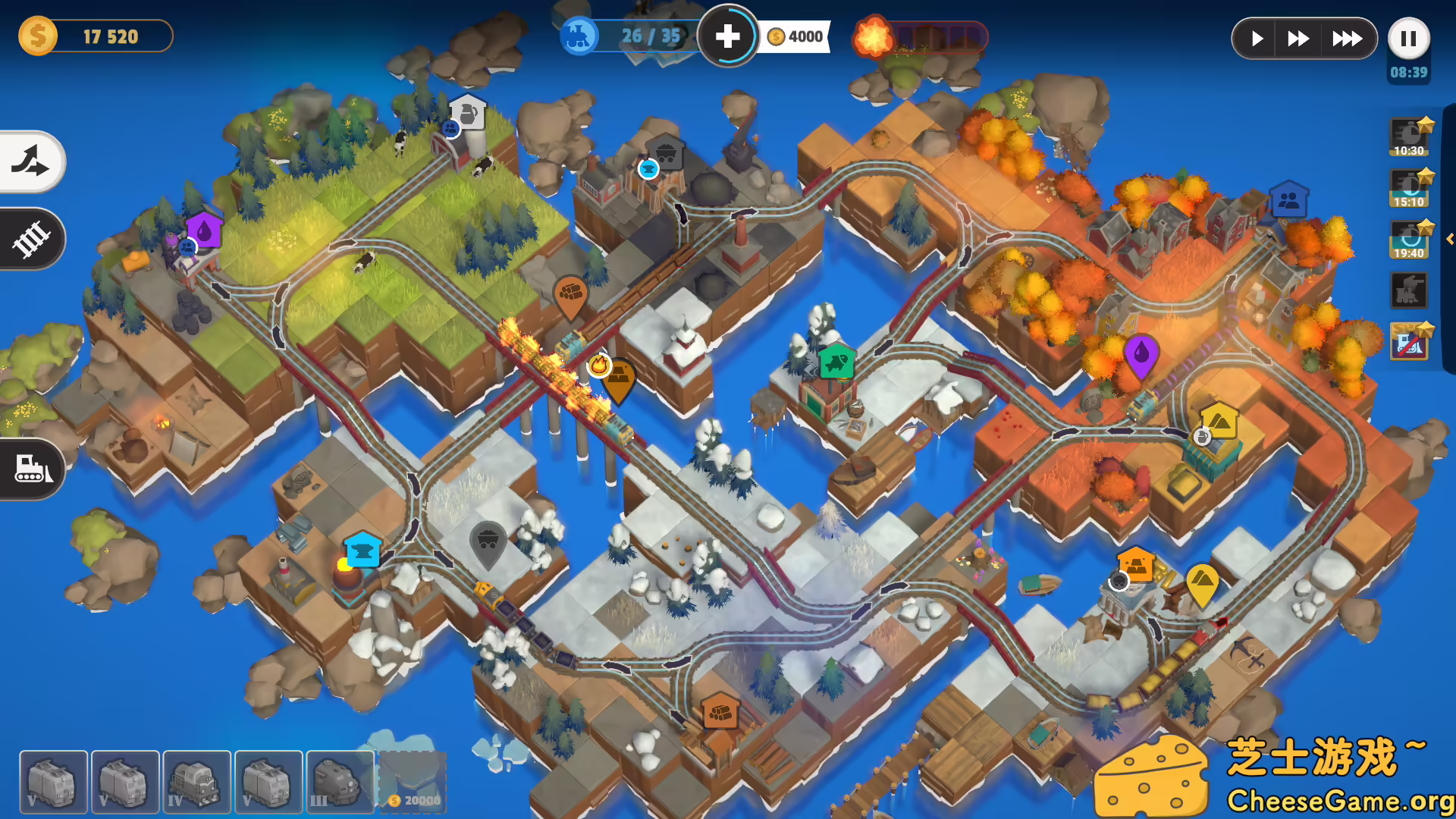Toggle pause with the pause button
The width and height of the screenshot is (1456, 819).
pos(1408,38)
